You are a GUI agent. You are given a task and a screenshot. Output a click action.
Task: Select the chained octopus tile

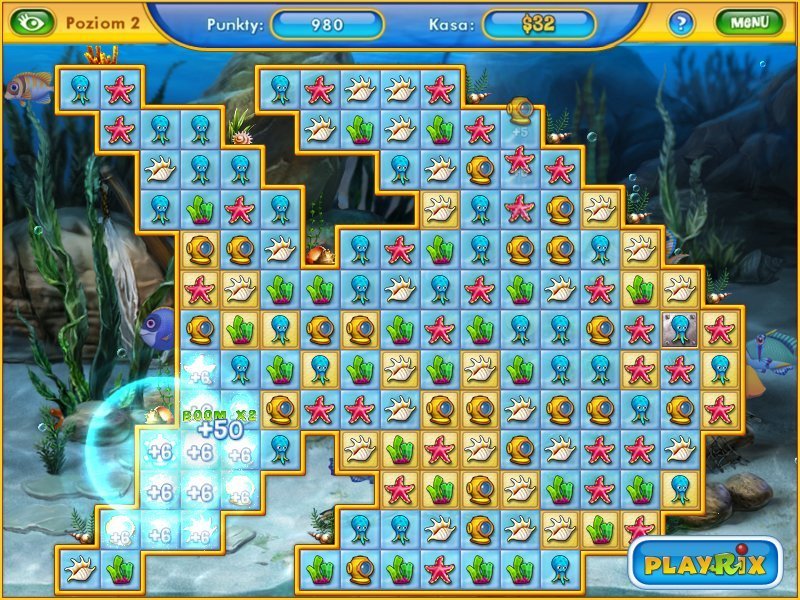pyautogui.click(x=679, y=328)
